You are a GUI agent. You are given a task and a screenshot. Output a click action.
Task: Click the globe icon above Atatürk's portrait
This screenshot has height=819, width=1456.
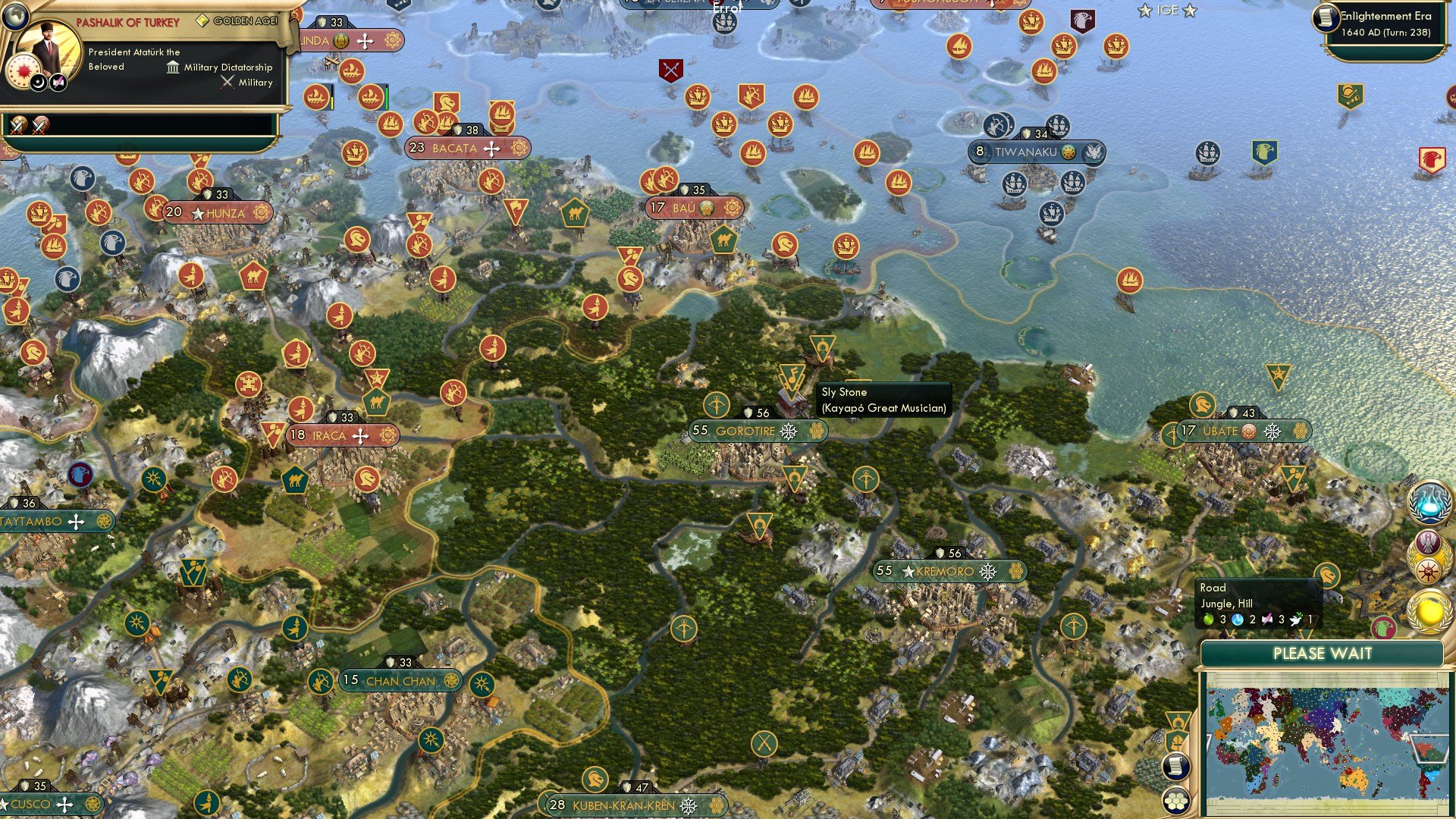17,17
